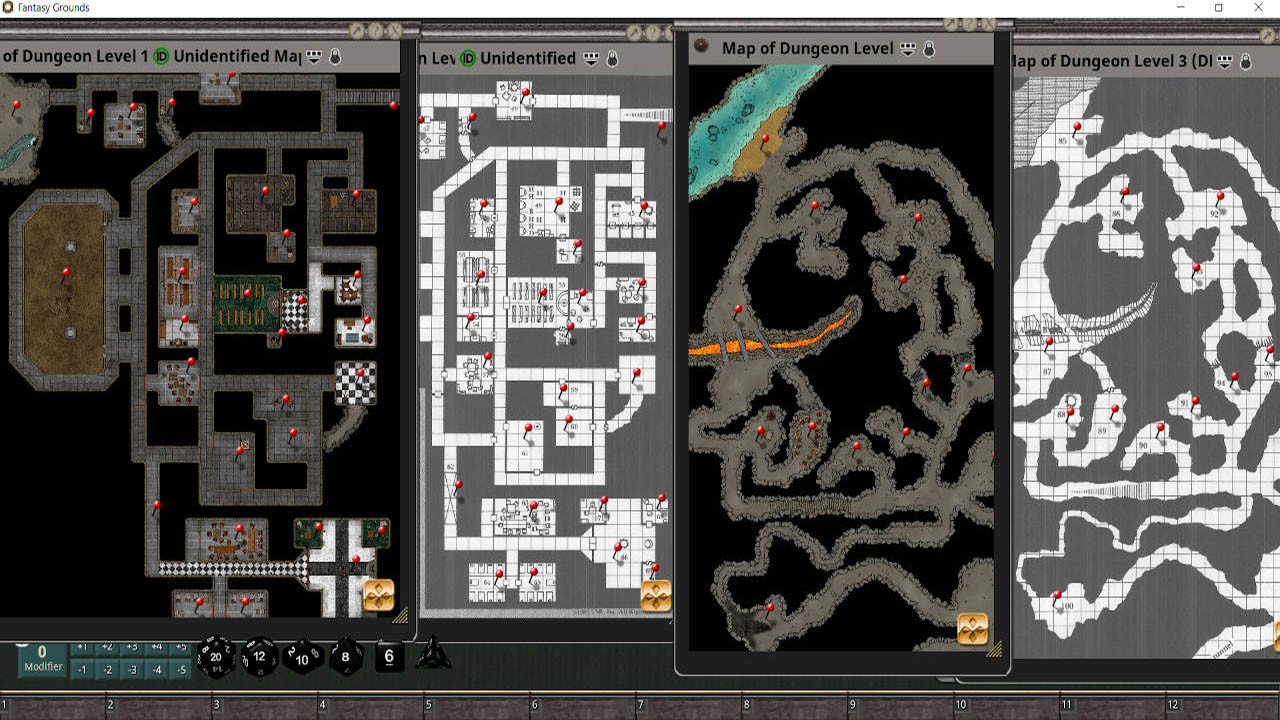Roll the black d20 die
This screenshot has height=720, width=1280.
216,656
